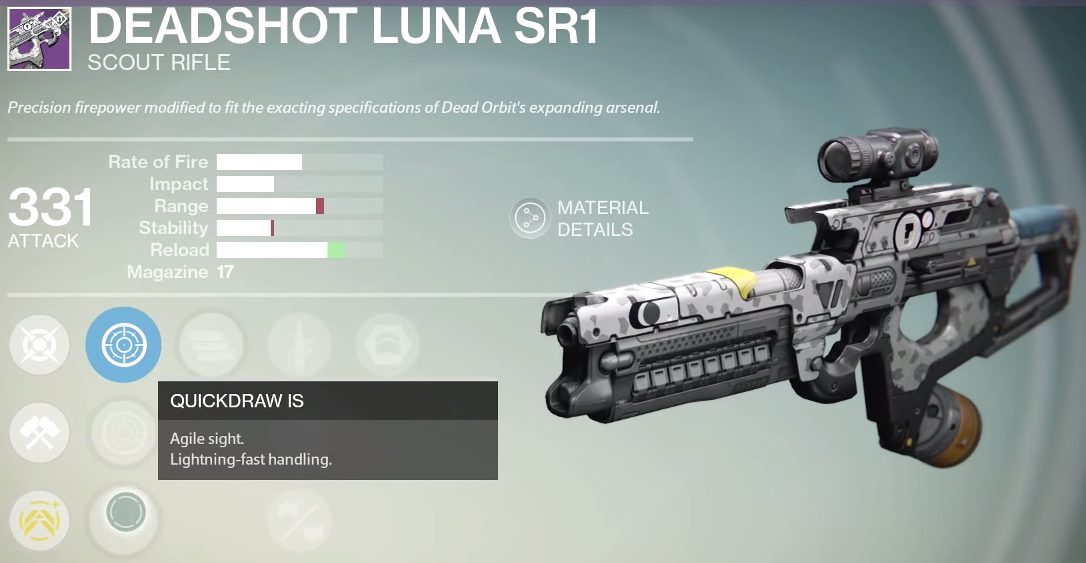Screen dimensions: 1086x563
Task: Activate the yellow Infuse node
Action: coord(40,520)
